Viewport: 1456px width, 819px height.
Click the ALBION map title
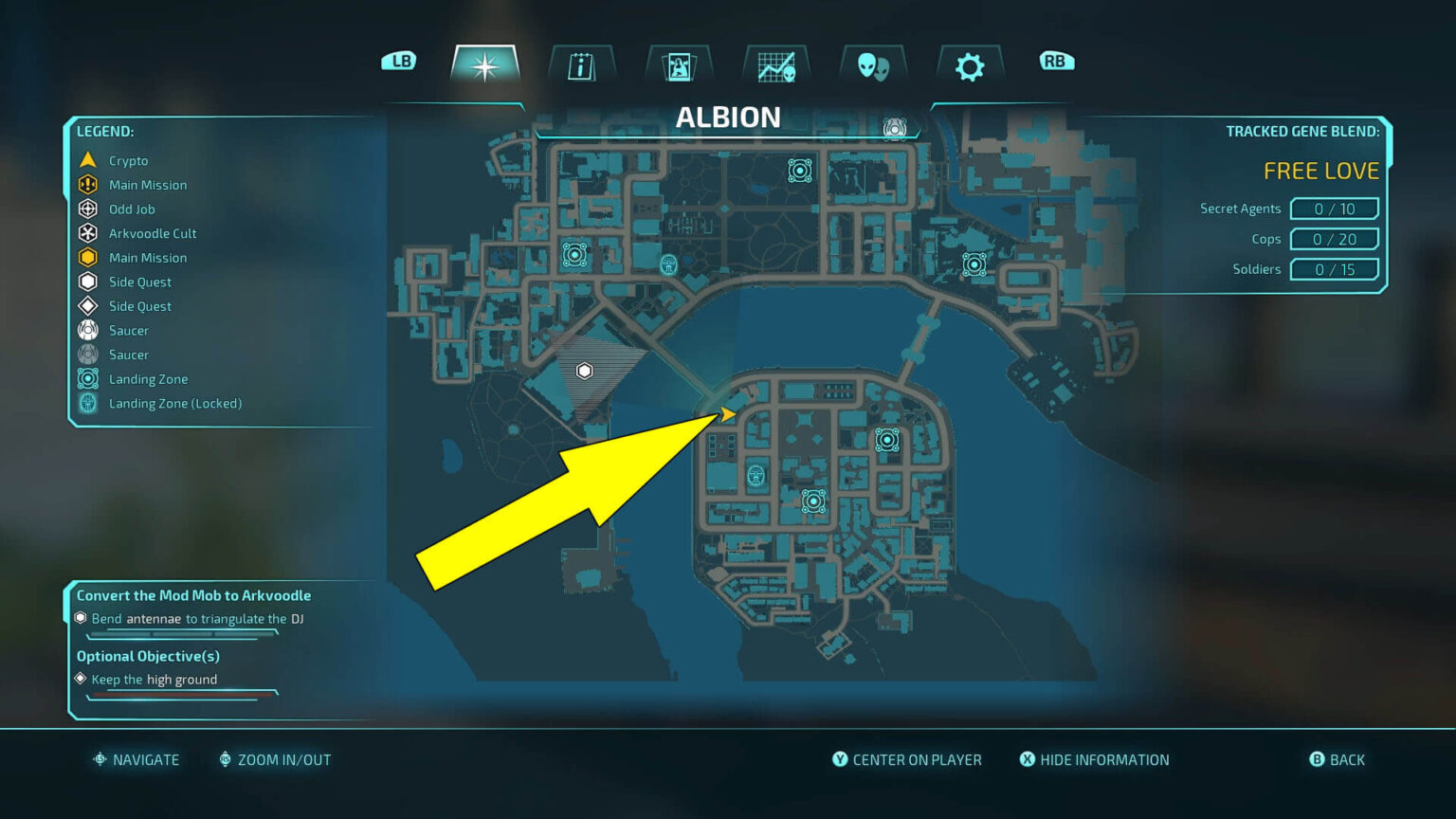(727, 117)
